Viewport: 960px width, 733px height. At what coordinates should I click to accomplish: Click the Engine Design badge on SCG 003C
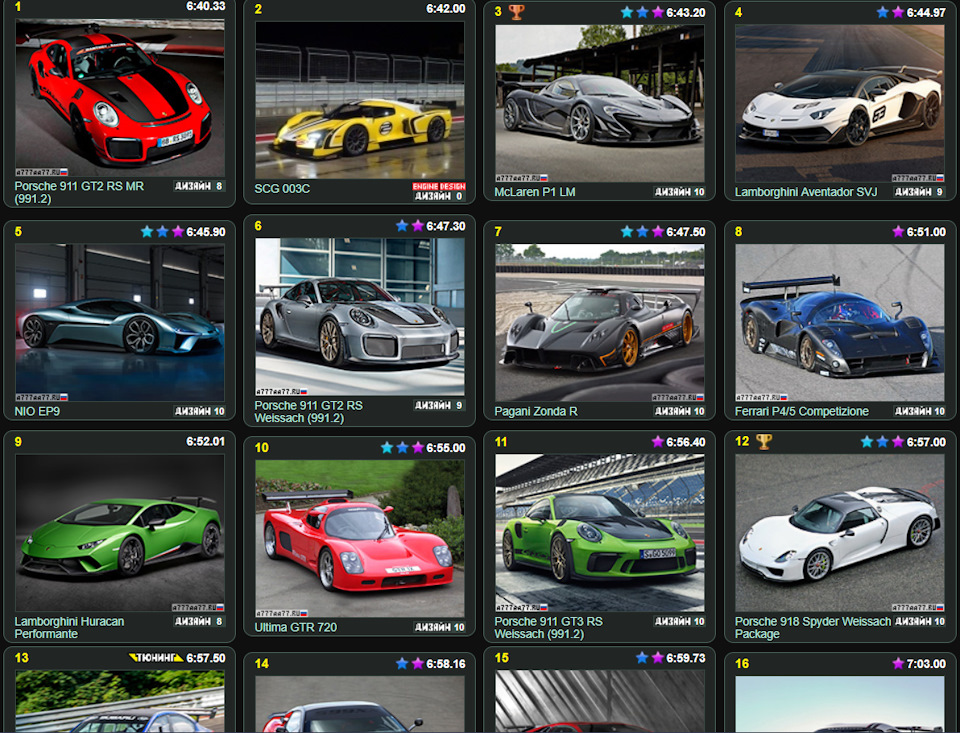438,186
